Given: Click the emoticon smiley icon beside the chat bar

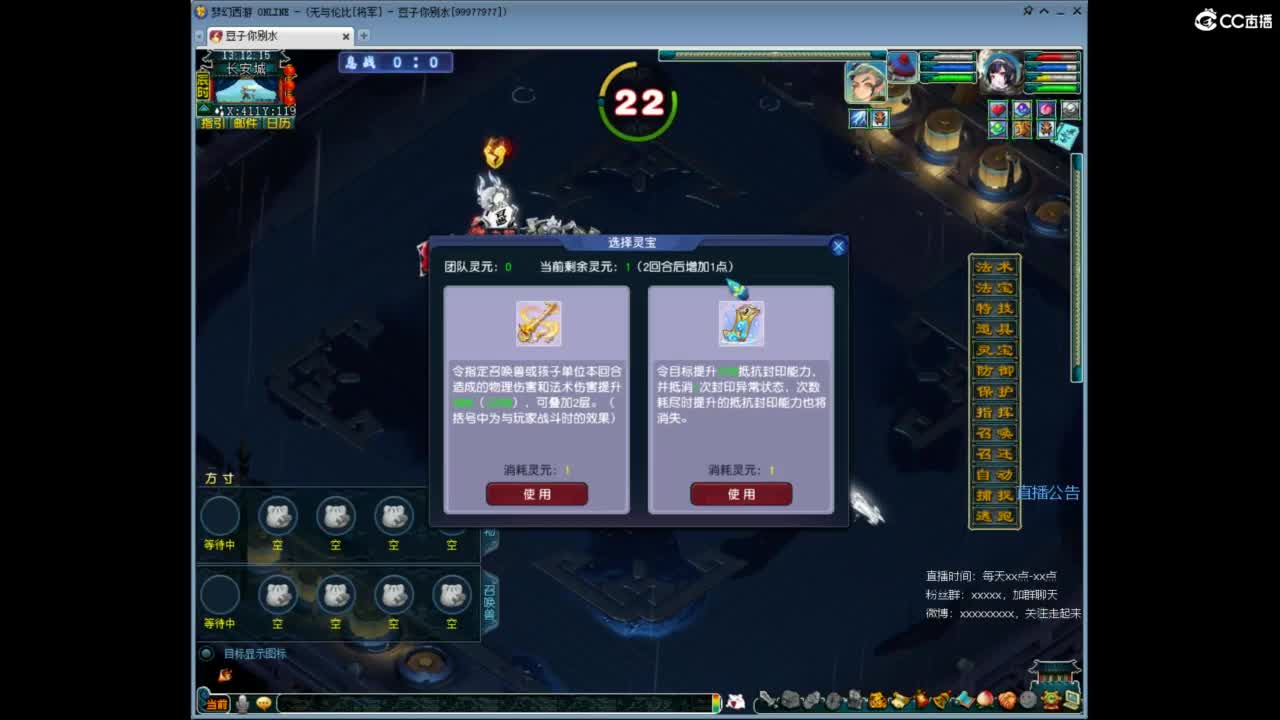Looking at the screenshot, I should [264, 703].
